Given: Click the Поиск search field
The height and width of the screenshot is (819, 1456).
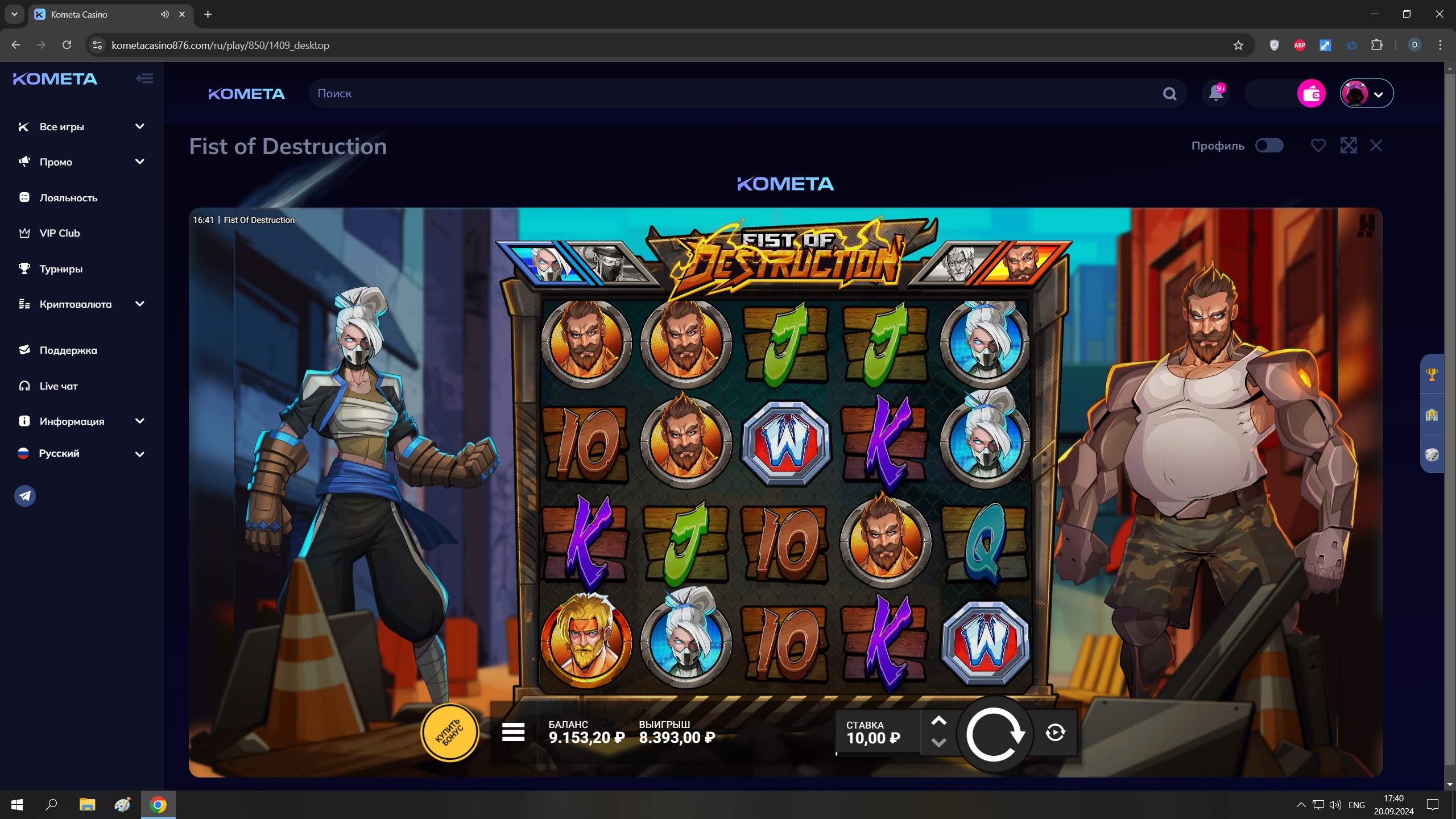Looking at the screenshot, I should tap(734, 93).
